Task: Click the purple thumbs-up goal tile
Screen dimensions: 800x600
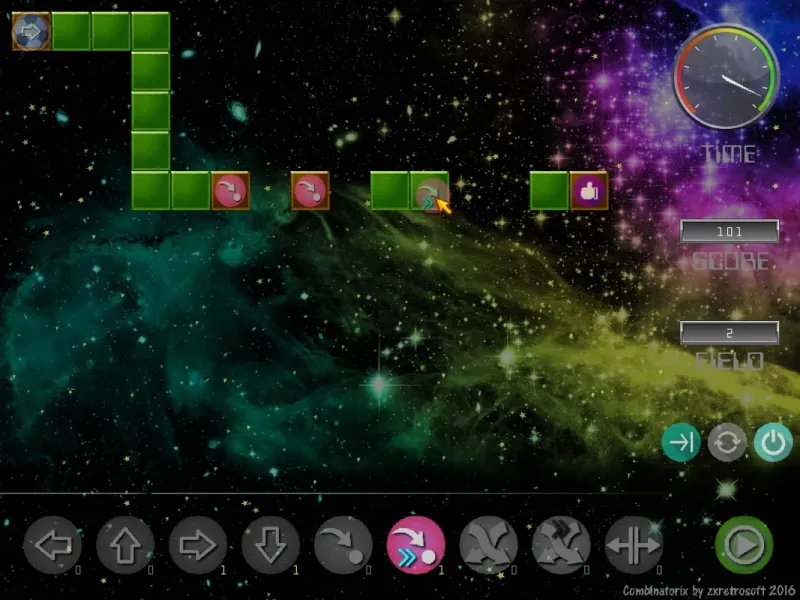Action: [x=589, y=191]
